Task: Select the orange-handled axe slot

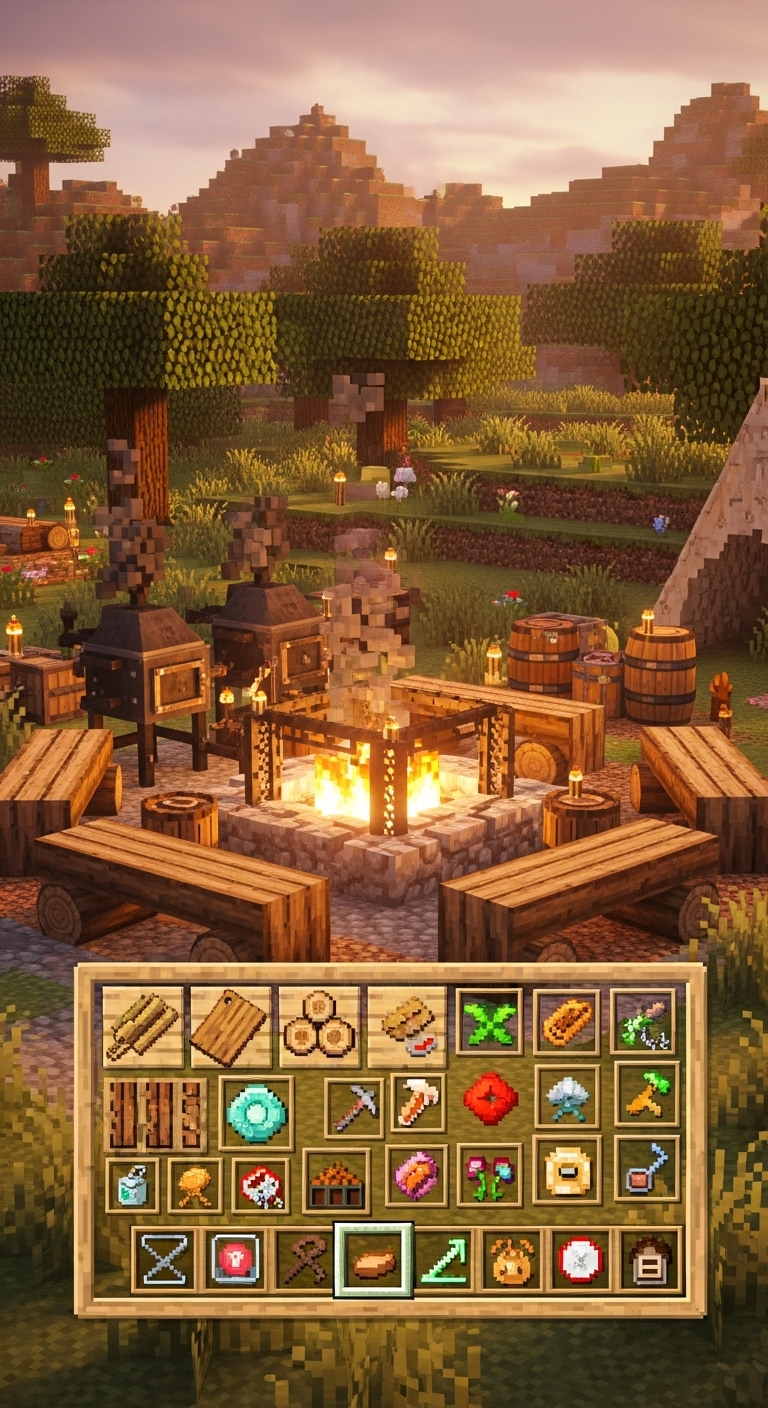Action: click(418, 1104)
